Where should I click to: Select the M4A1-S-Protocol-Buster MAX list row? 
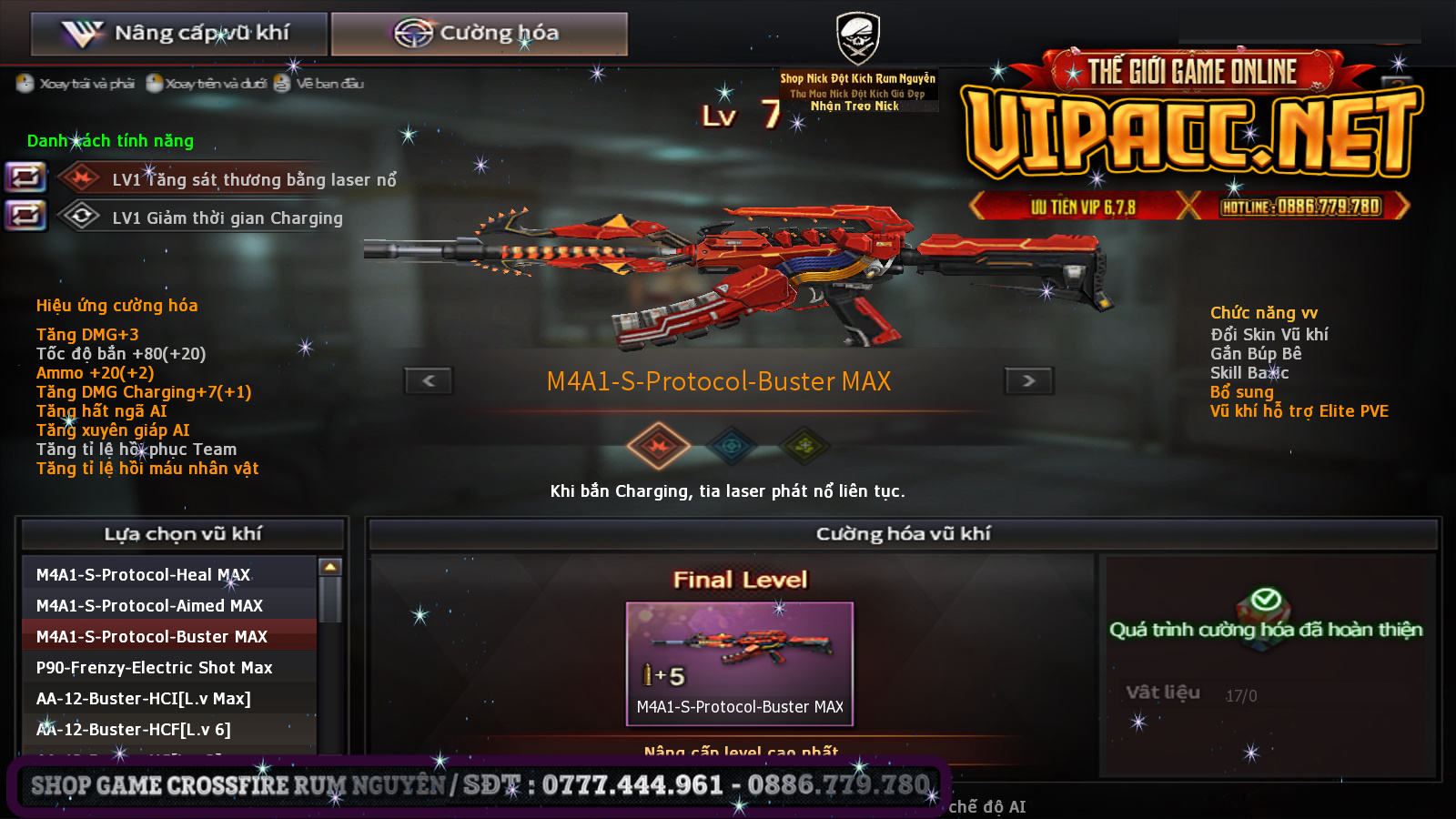pos(169,636)
